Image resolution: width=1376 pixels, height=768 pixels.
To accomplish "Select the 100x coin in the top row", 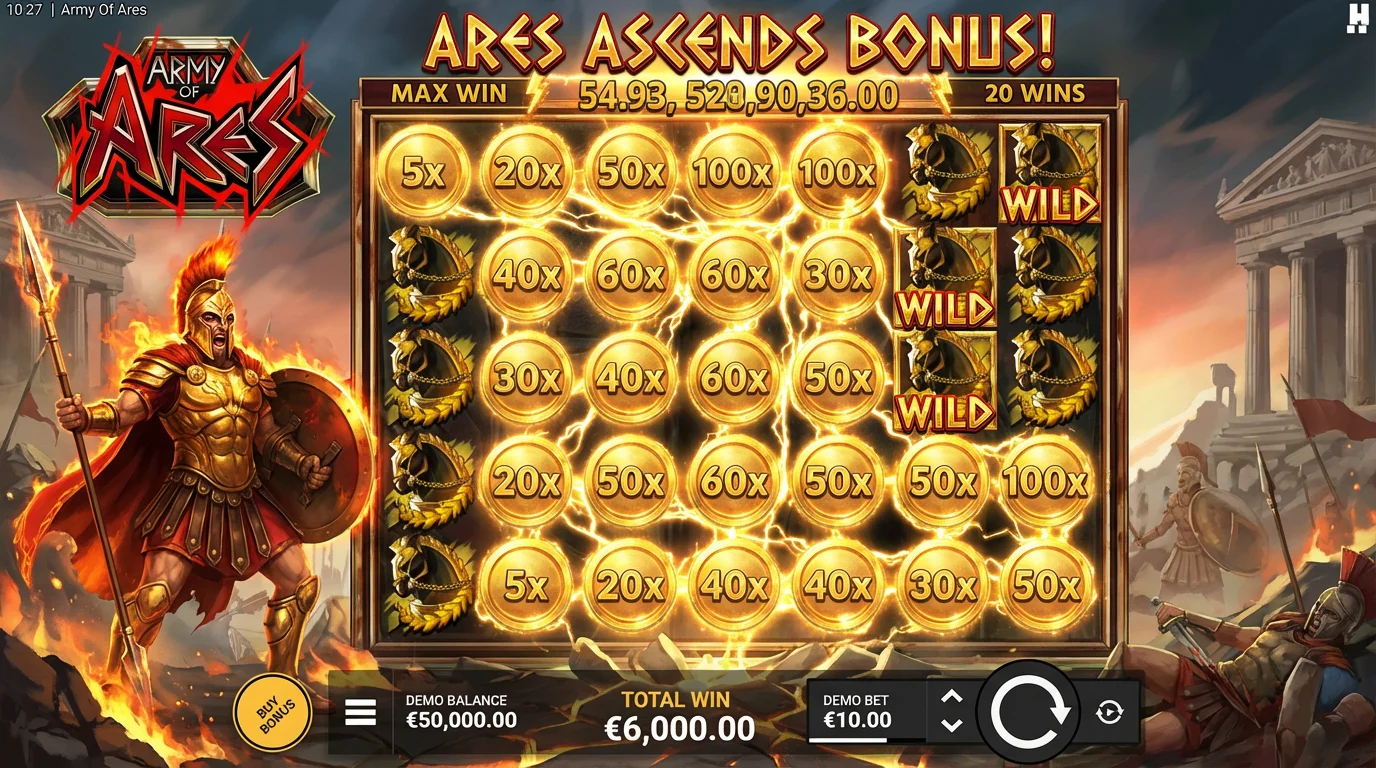I will pyautogui.click(x=734, y=172).
